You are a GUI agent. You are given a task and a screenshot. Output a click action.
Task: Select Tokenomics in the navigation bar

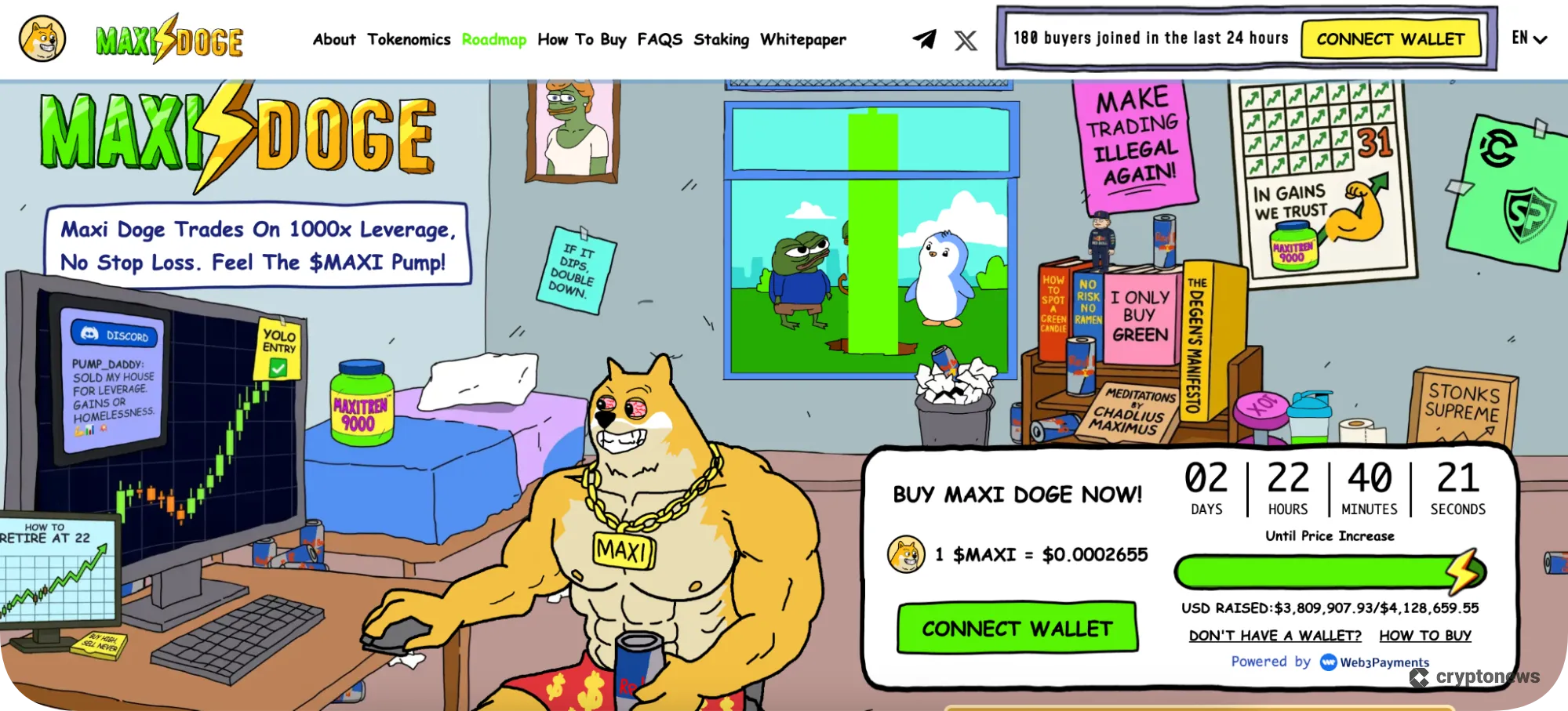(x=409, y=39)
